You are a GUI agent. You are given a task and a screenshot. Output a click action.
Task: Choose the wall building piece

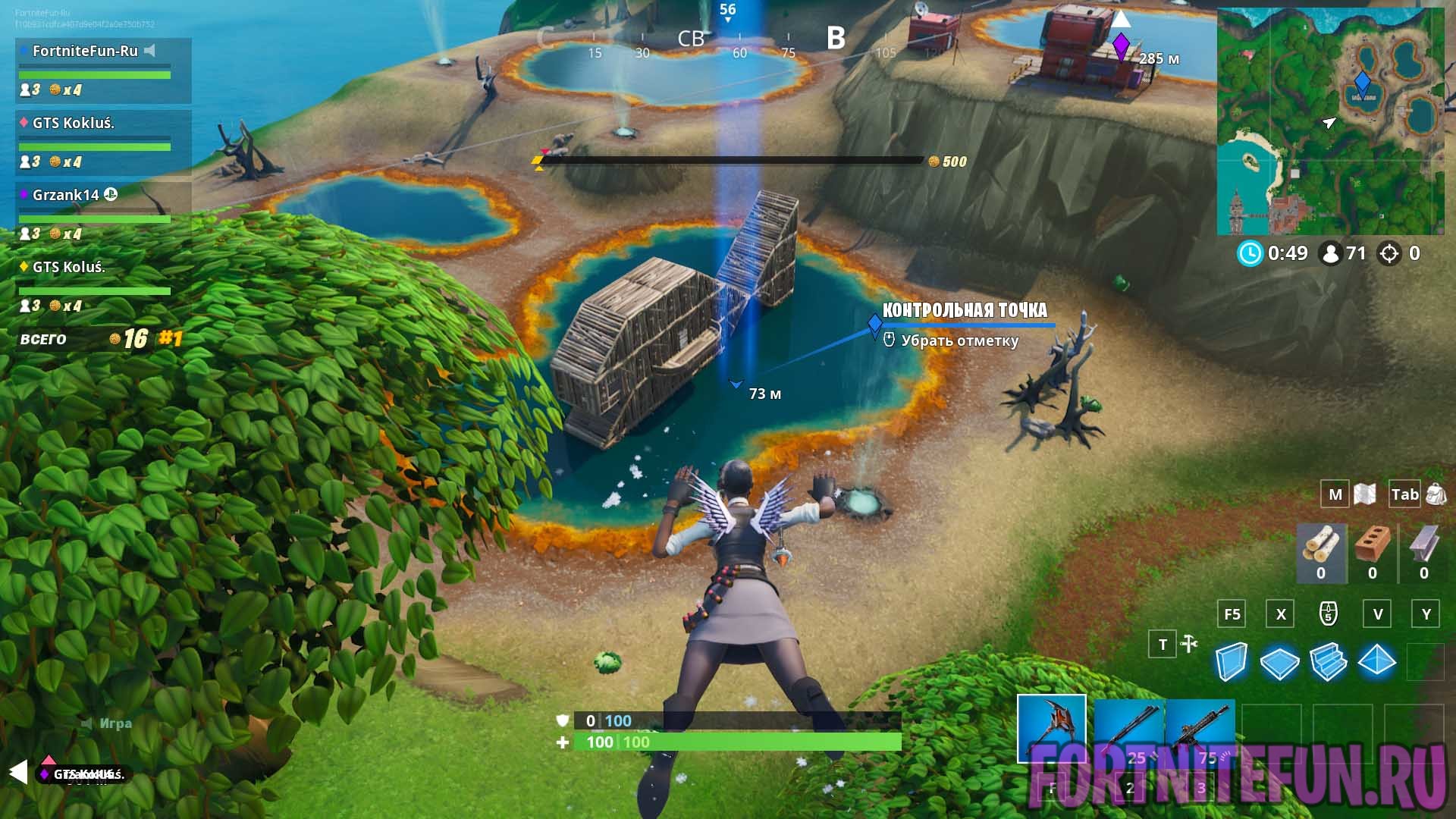1231,661
